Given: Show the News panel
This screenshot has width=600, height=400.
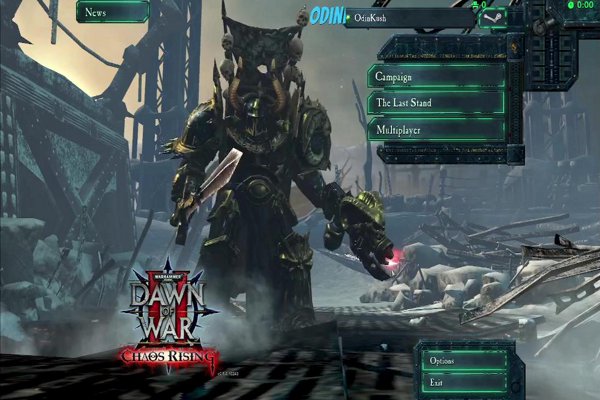Looking at the screenshot, I should coord(112,12).
